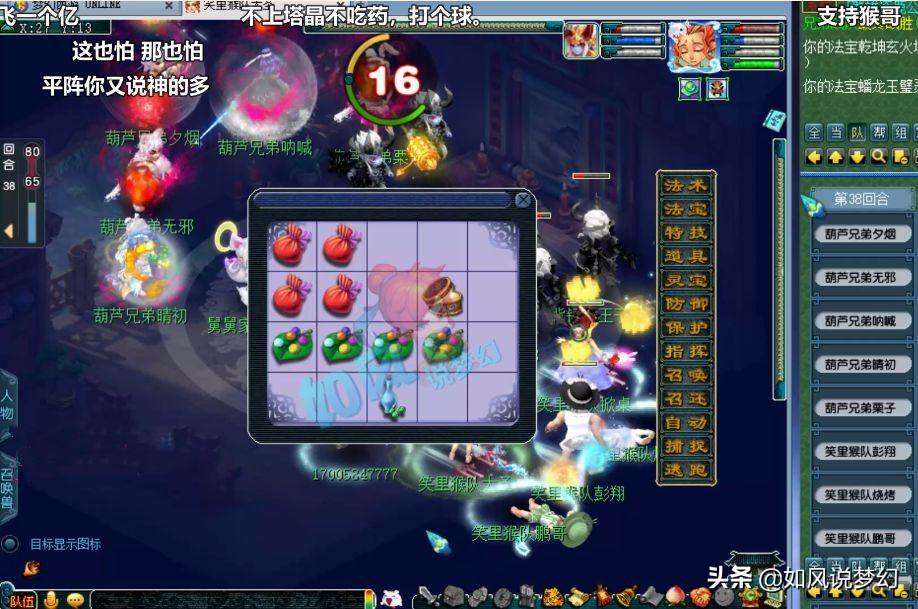Click the 召唤 summon command
This screenshot has height=609, width=918.
(x=686, y=375)
